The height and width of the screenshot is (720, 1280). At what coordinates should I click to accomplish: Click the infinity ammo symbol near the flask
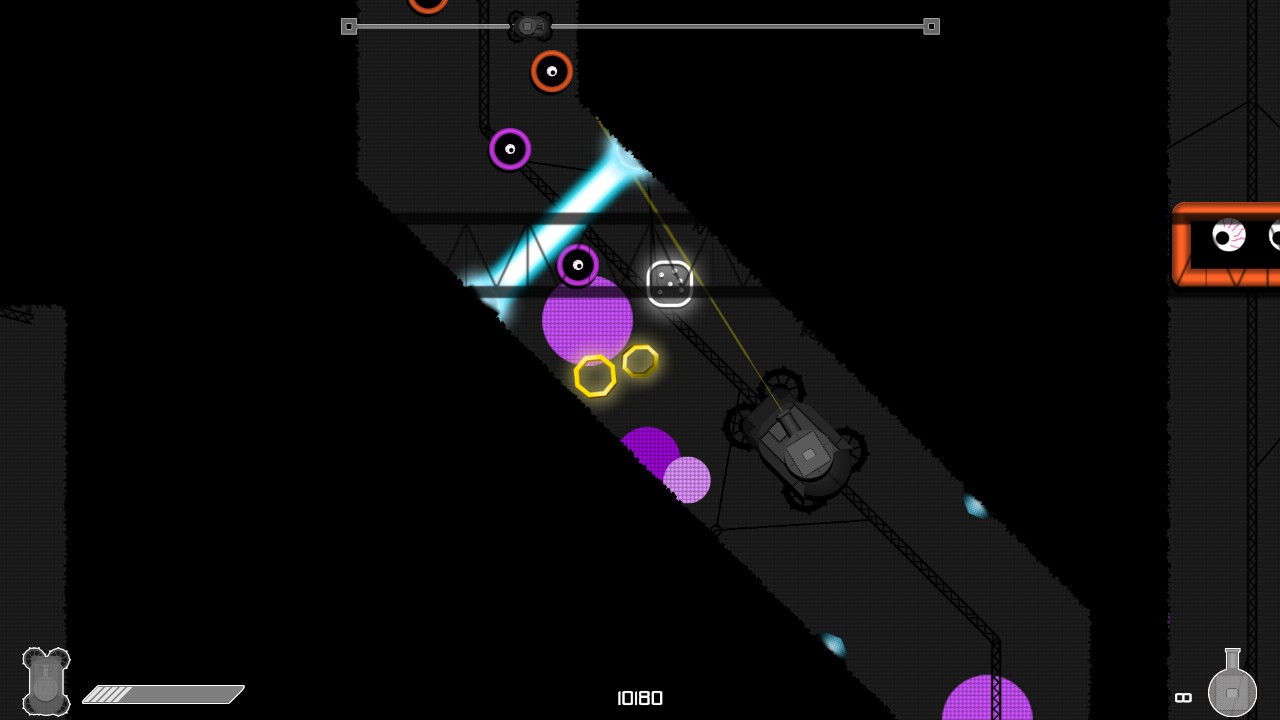[x=1183, y=698]
